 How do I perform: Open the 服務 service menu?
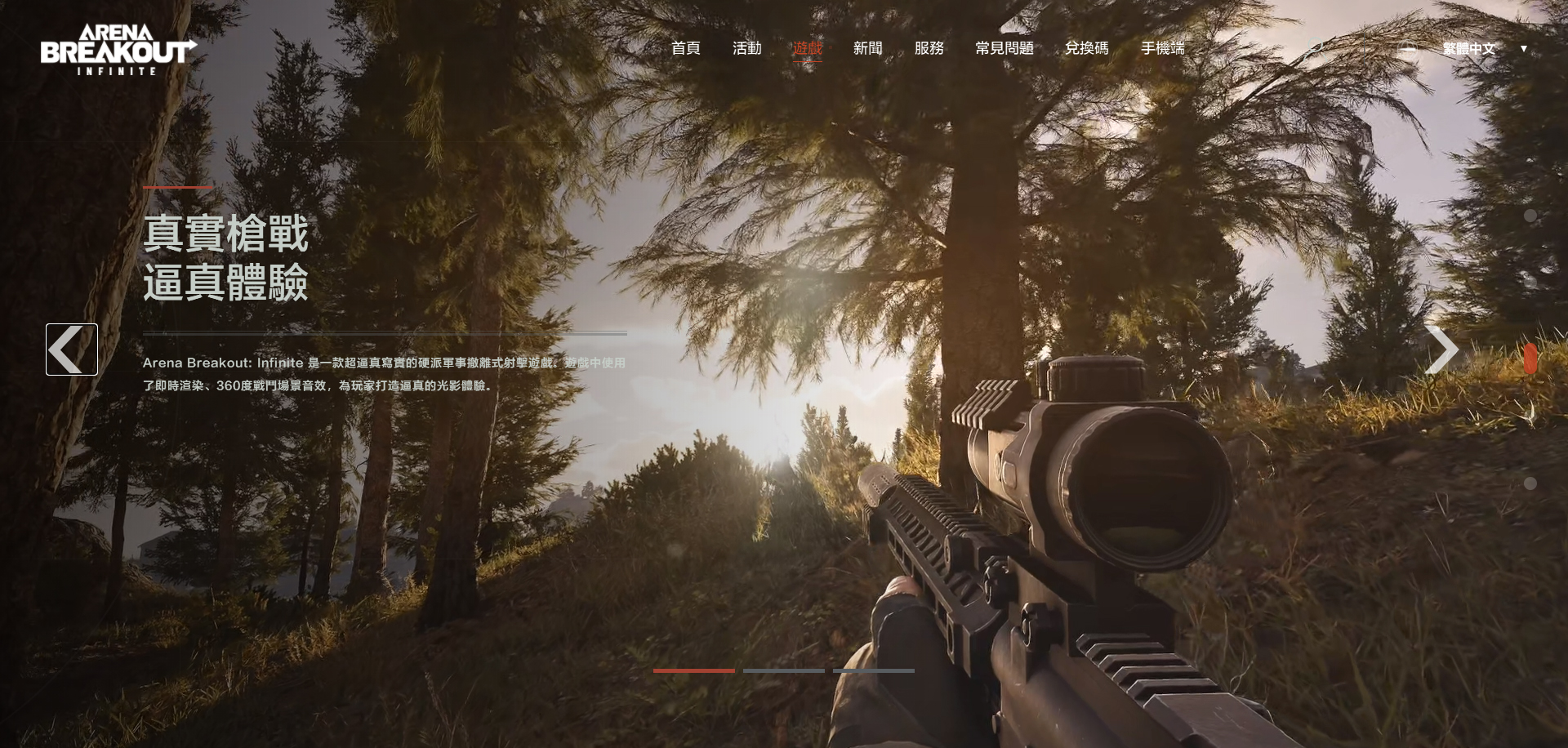tap(929, 48)
